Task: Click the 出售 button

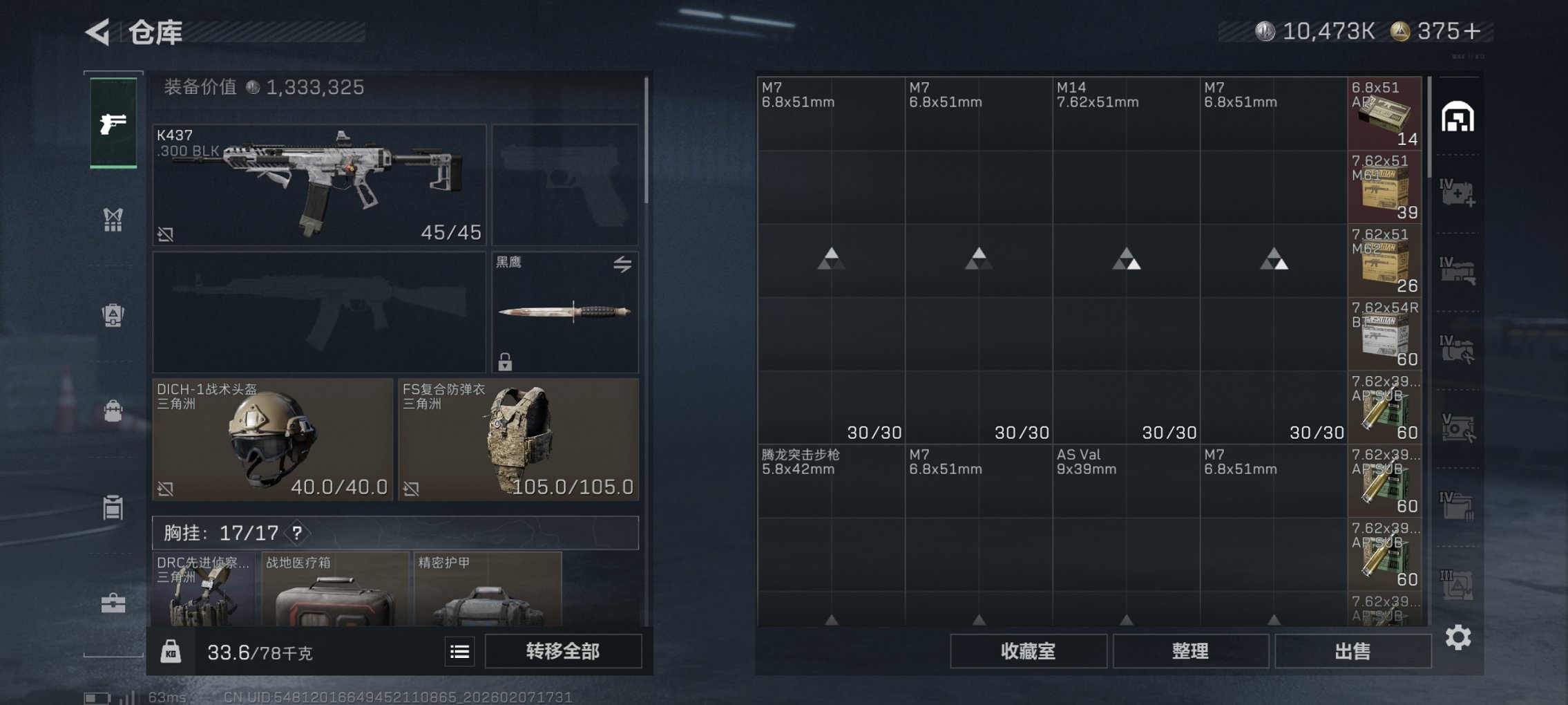Action: (1352, 650)
